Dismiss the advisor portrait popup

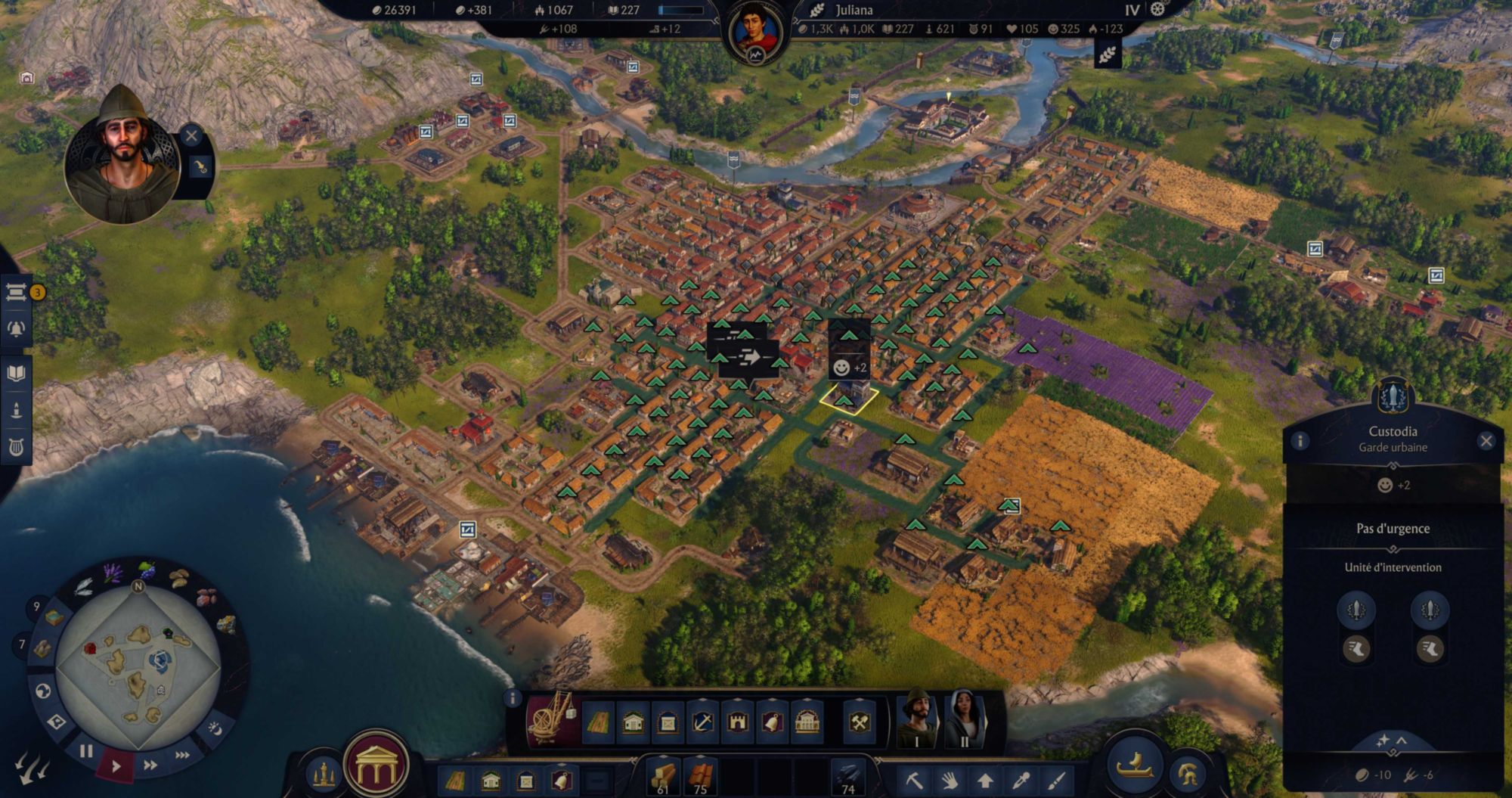pyautogui.click(x=191, y=135)
